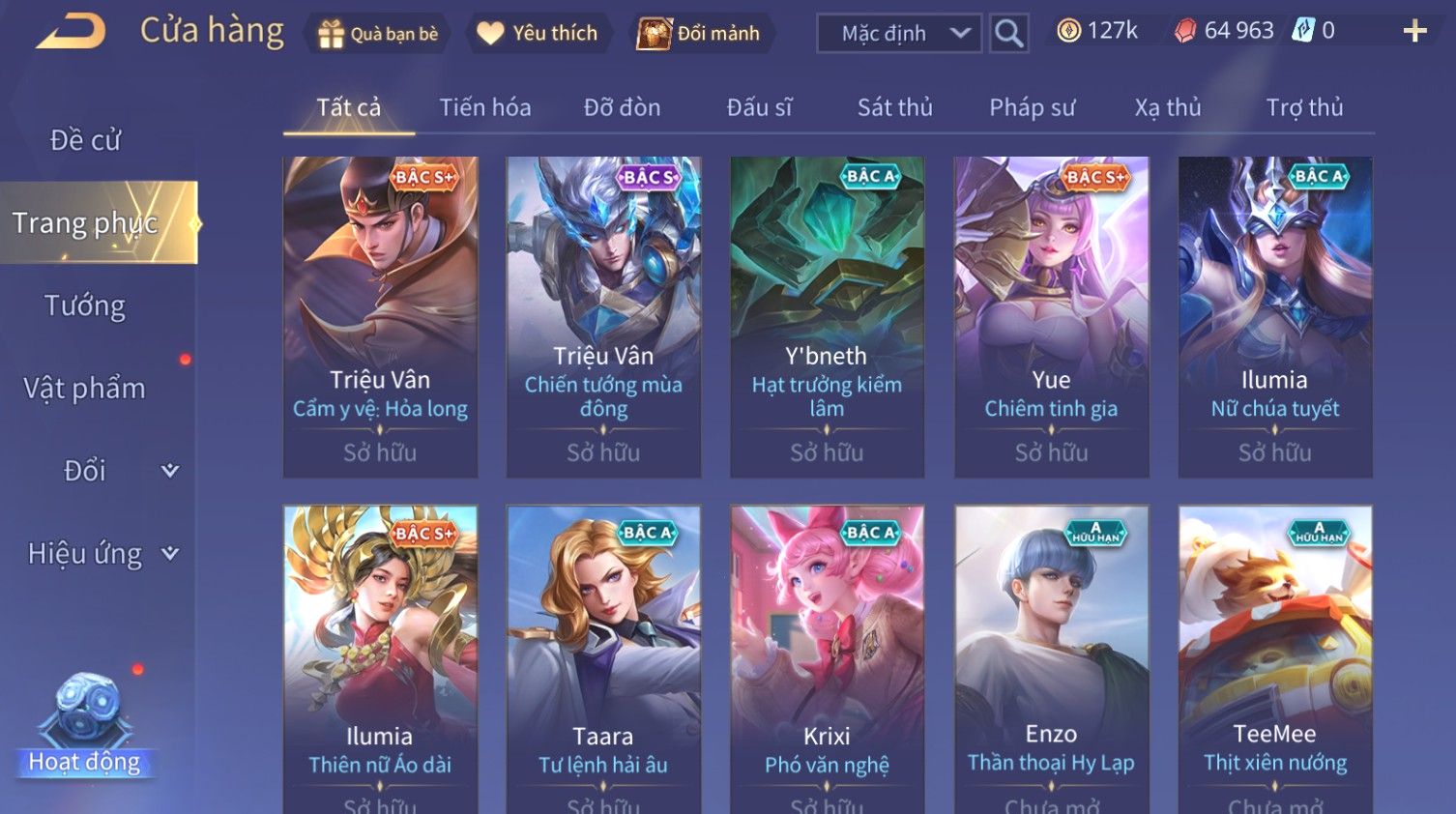Viewport: 1456px width, 814px height.
Task: Go to the Tướng heroes section
Action: click(85, 306)
